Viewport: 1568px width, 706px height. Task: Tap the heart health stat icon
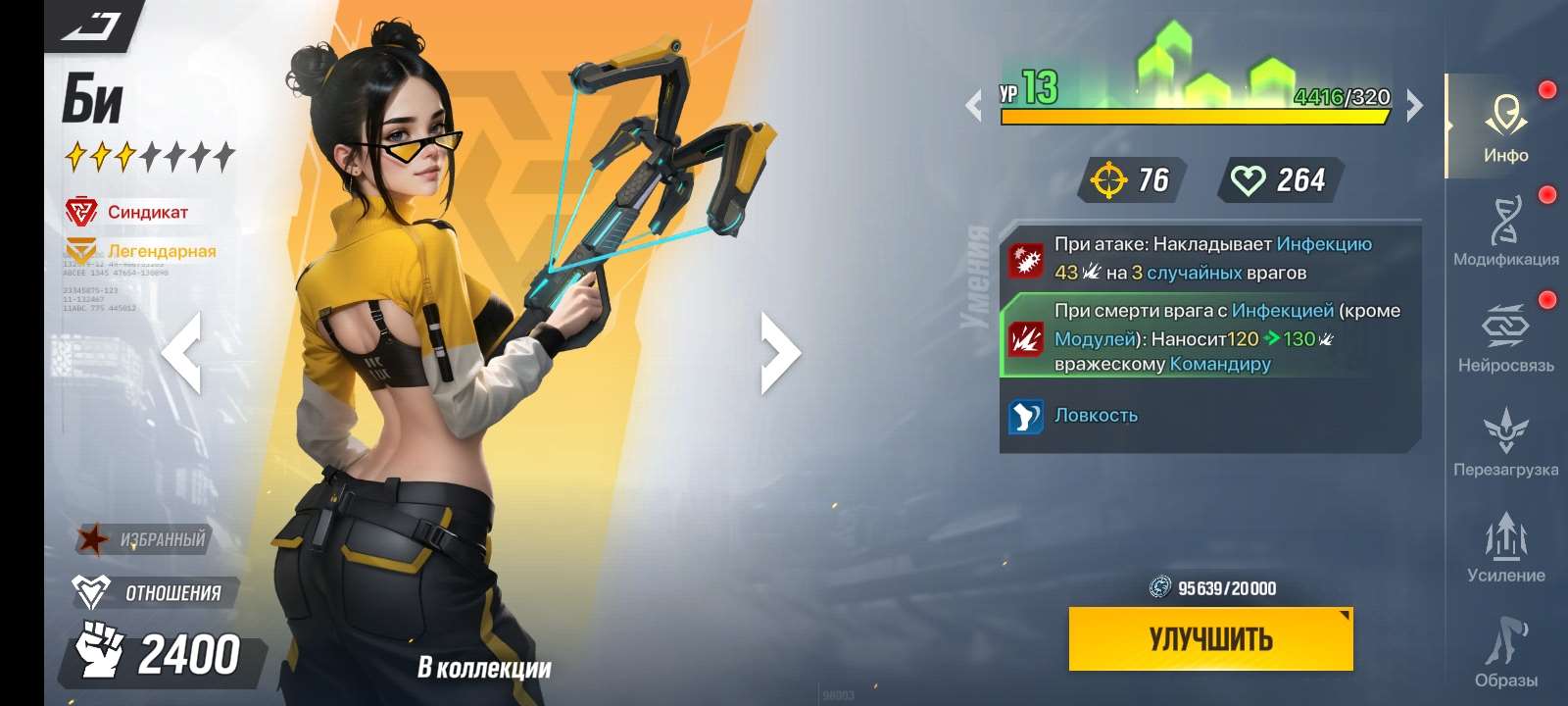coord(1247,179)
